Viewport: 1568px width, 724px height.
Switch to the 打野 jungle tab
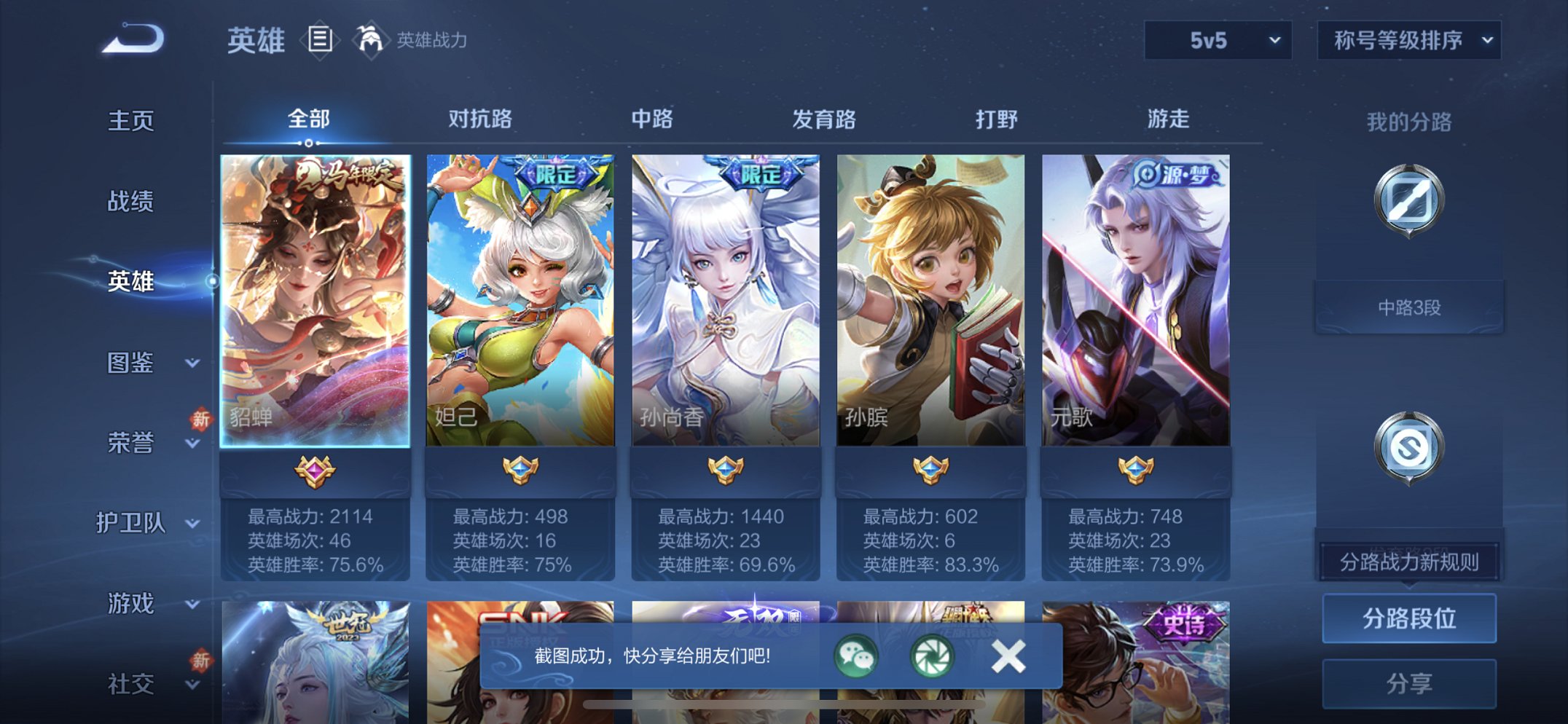996,119
